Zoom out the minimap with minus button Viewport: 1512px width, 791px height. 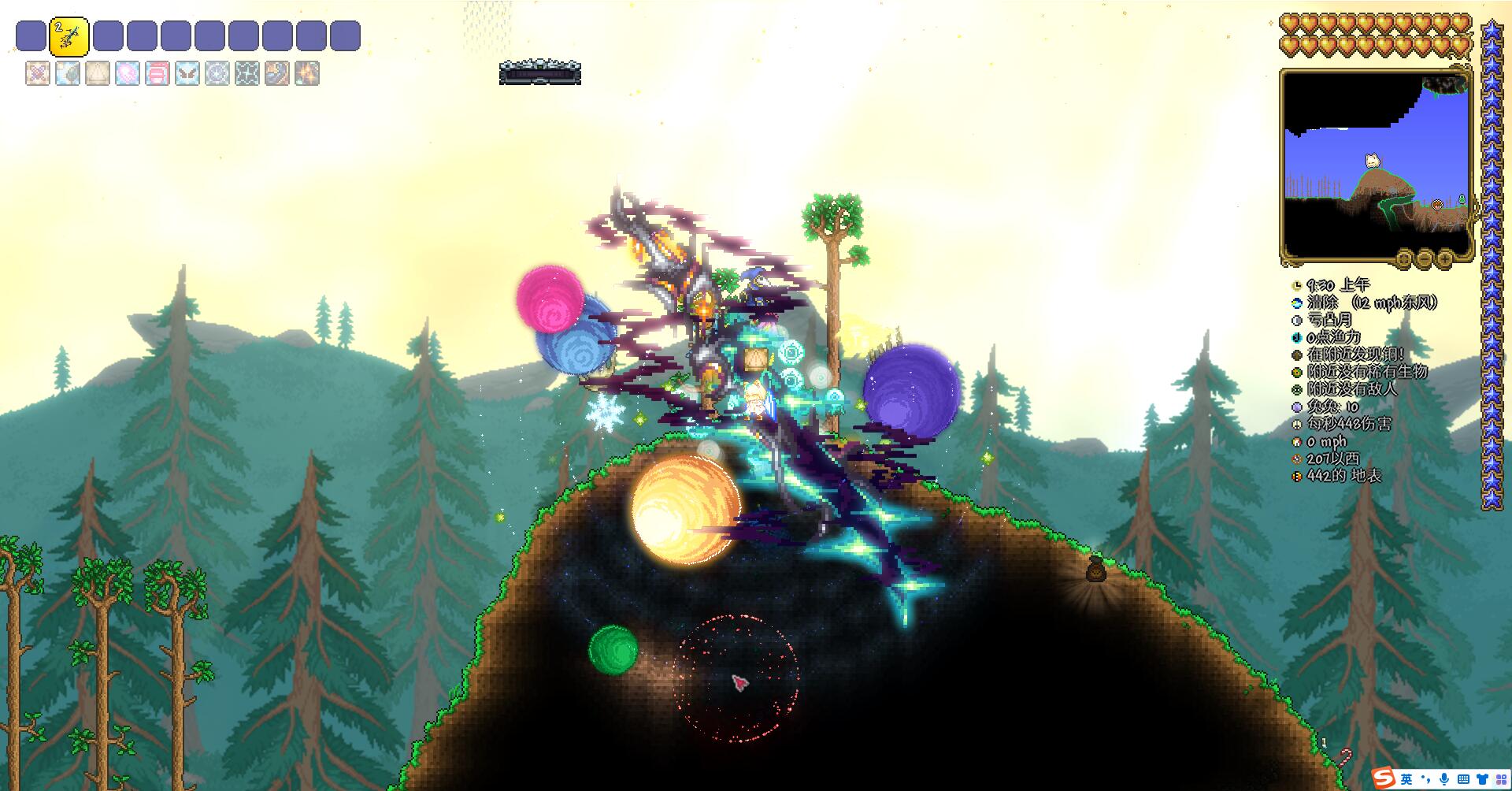pos(1425,258)
